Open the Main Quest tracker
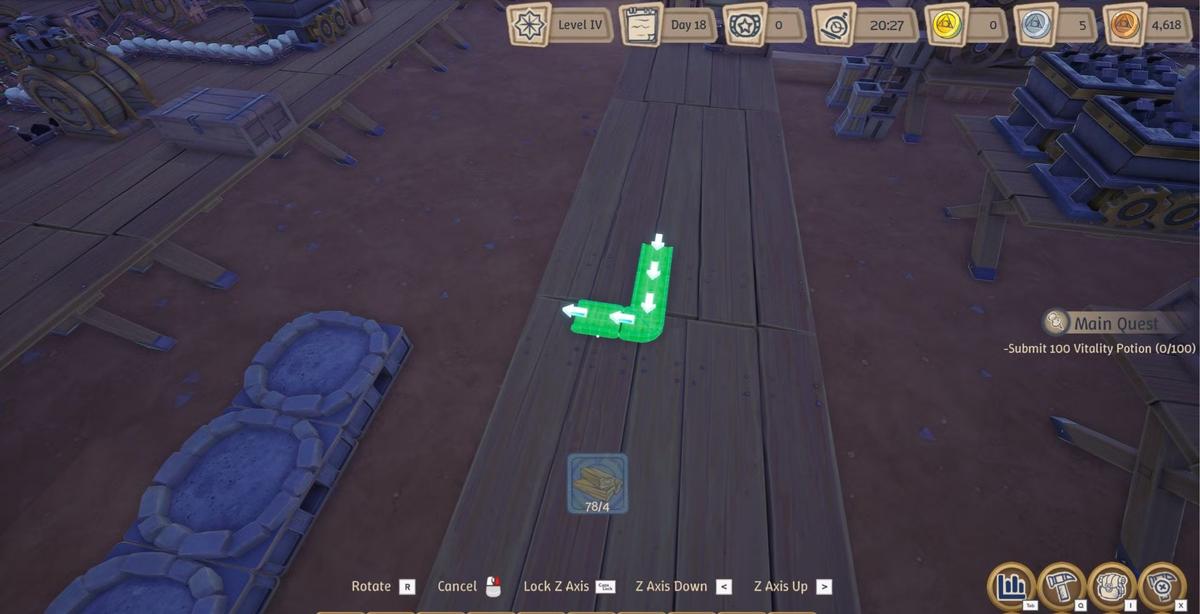The image size is (1200, 614). (1102, 323)
